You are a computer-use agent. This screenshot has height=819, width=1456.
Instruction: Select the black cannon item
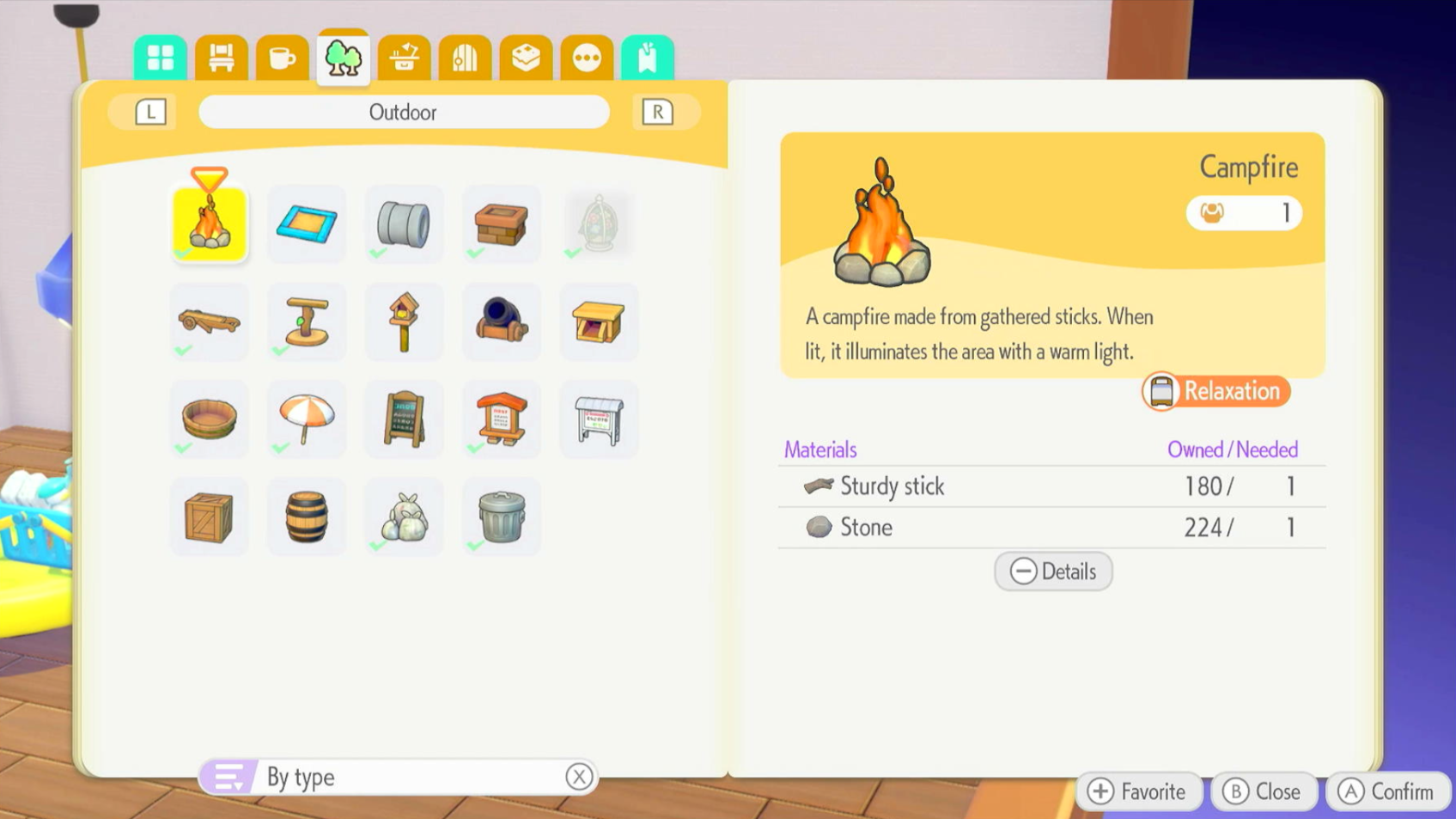pos(502,321)
